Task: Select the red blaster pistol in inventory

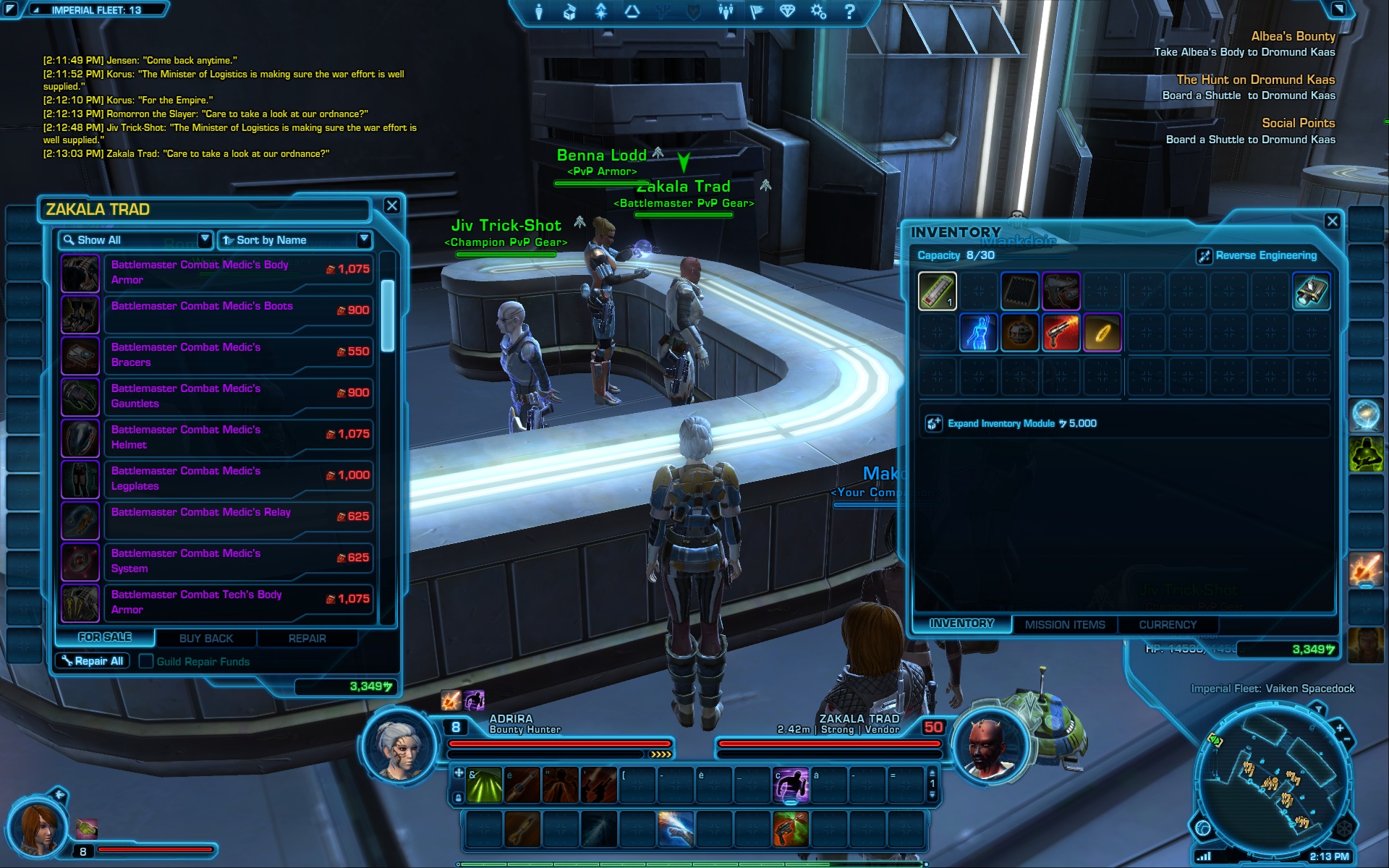Action: click(1061, 333)
